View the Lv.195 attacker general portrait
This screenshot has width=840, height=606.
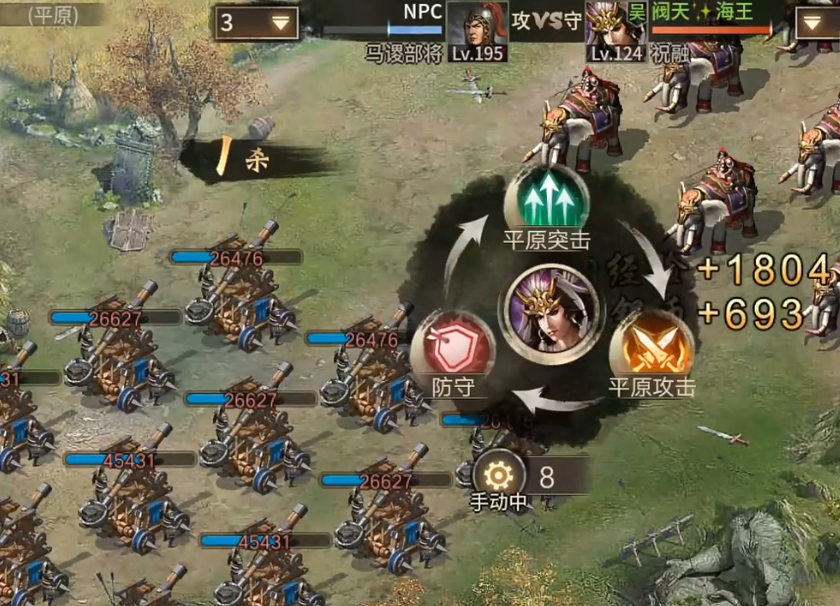pyautogui.click(x=475, y=24)
